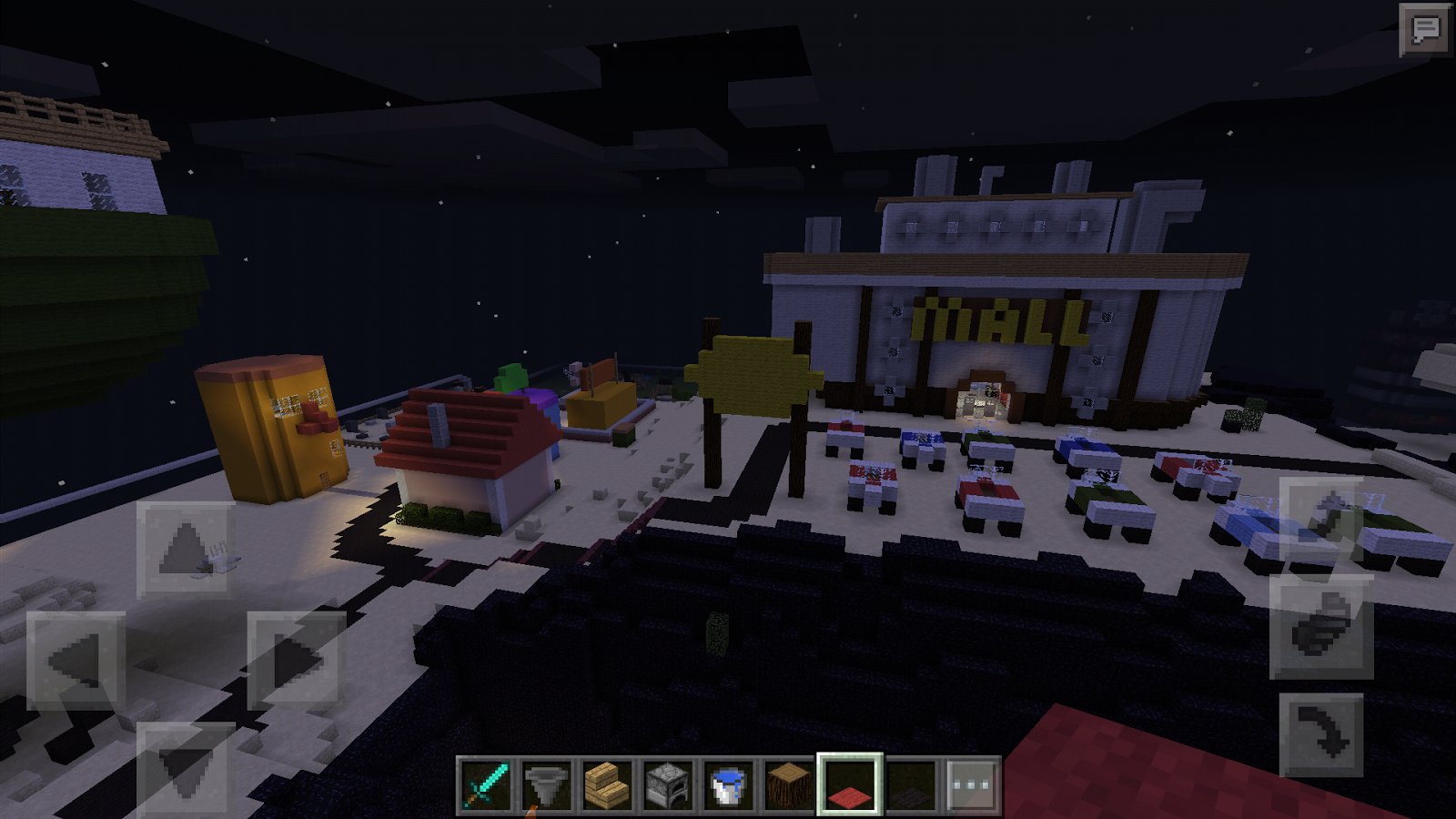
Task: Tap the curved descend arrow button
Action: point(1322,734)
